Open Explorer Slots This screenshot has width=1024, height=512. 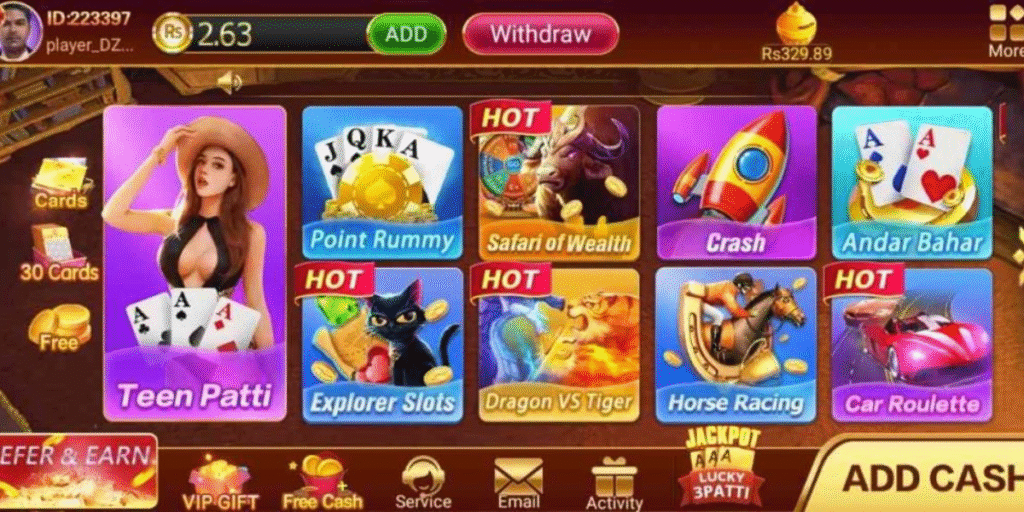point(382,344)
